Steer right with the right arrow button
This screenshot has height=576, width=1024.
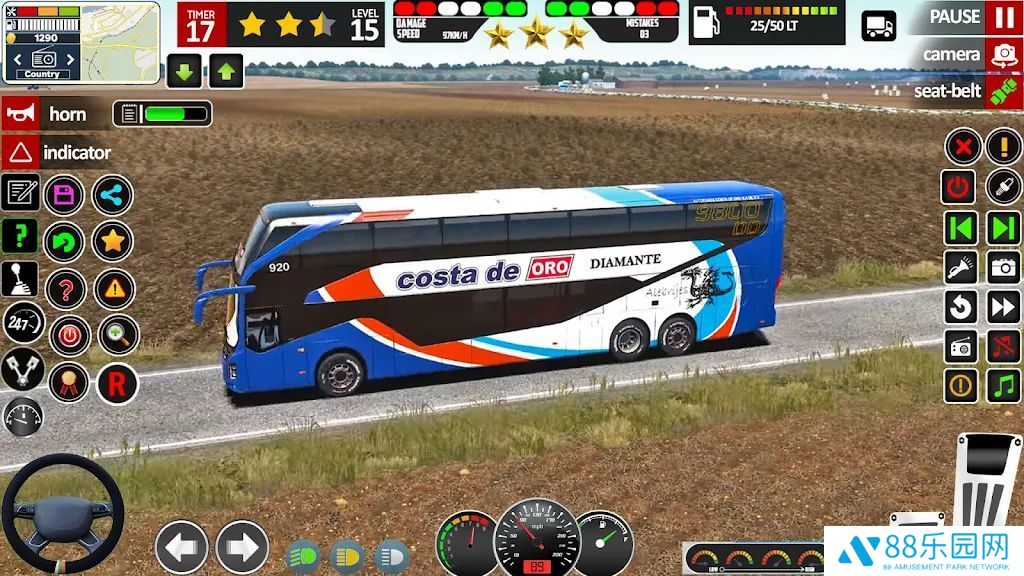(243, 547)
